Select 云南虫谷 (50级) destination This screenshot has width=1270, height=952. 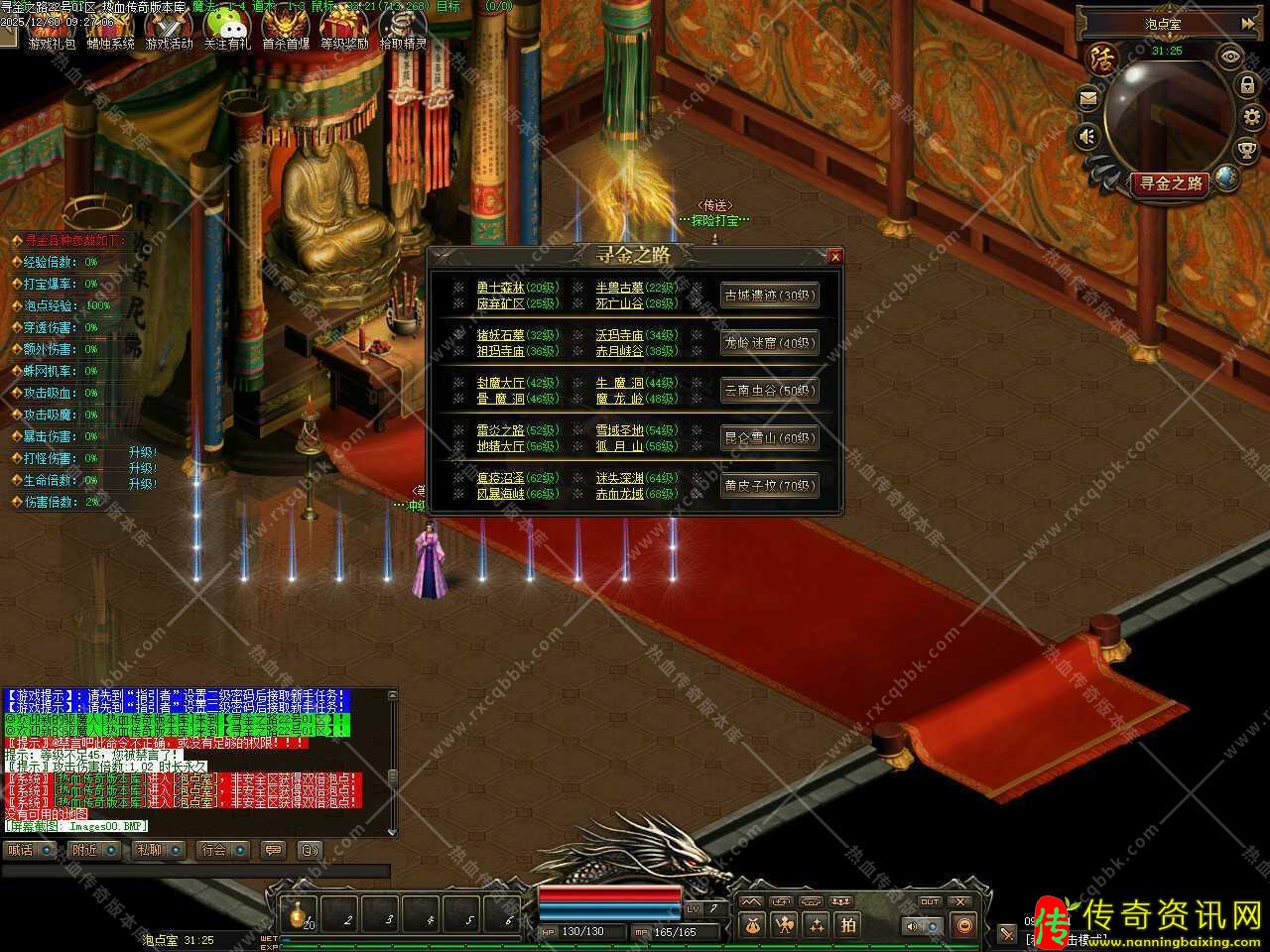pyautogui.click(x=769, y=391)
